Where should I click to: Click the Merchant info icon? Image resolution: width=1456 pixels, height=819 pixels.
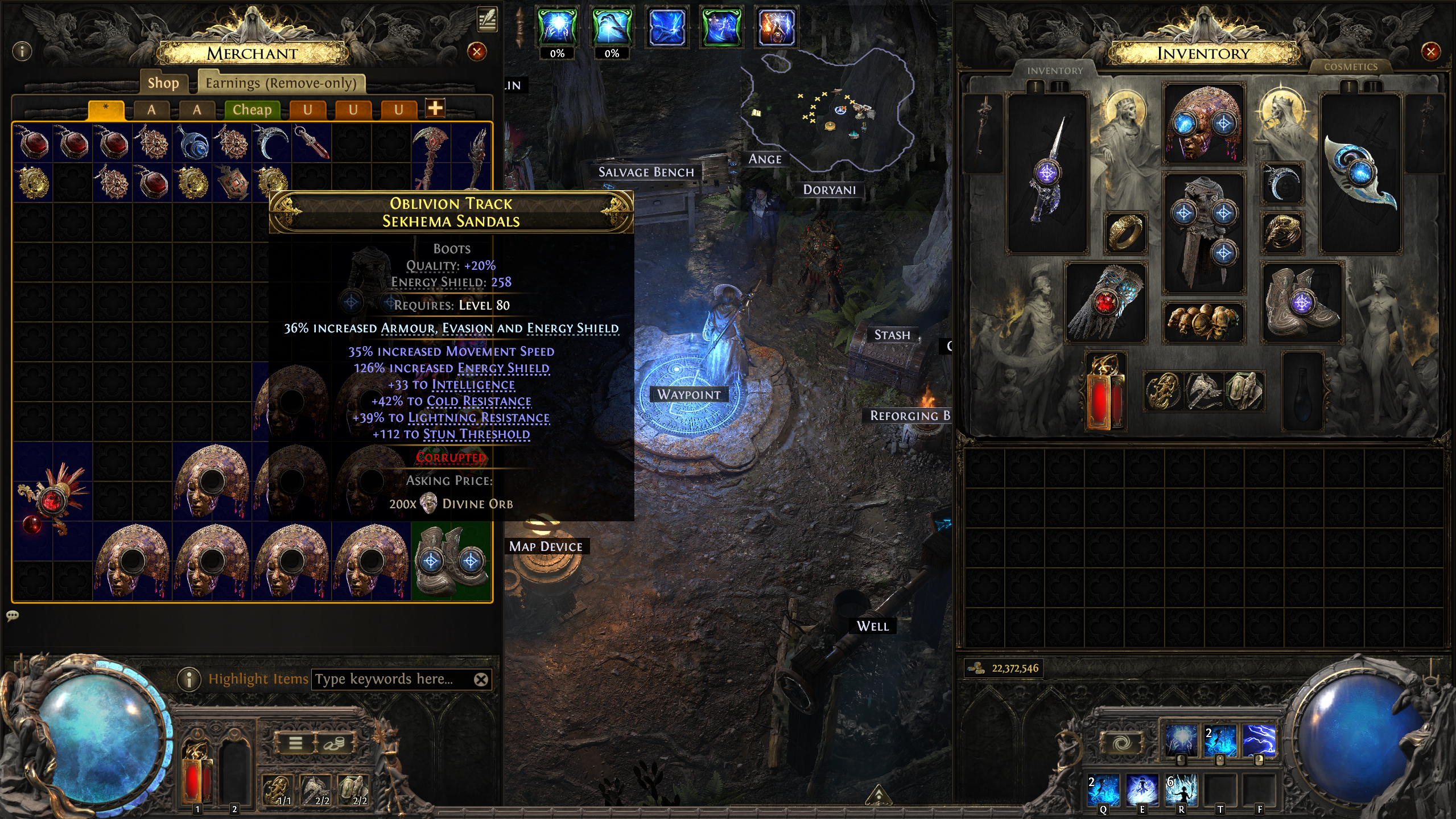[x=22, y=52]
